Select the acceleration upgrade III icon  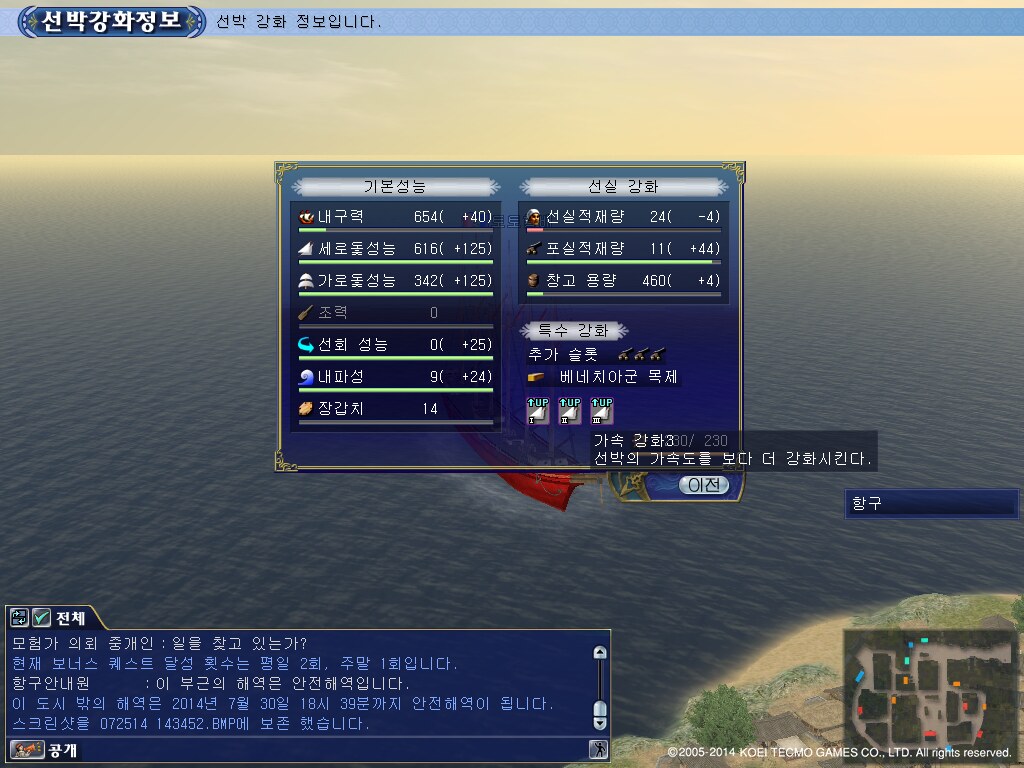601,410
